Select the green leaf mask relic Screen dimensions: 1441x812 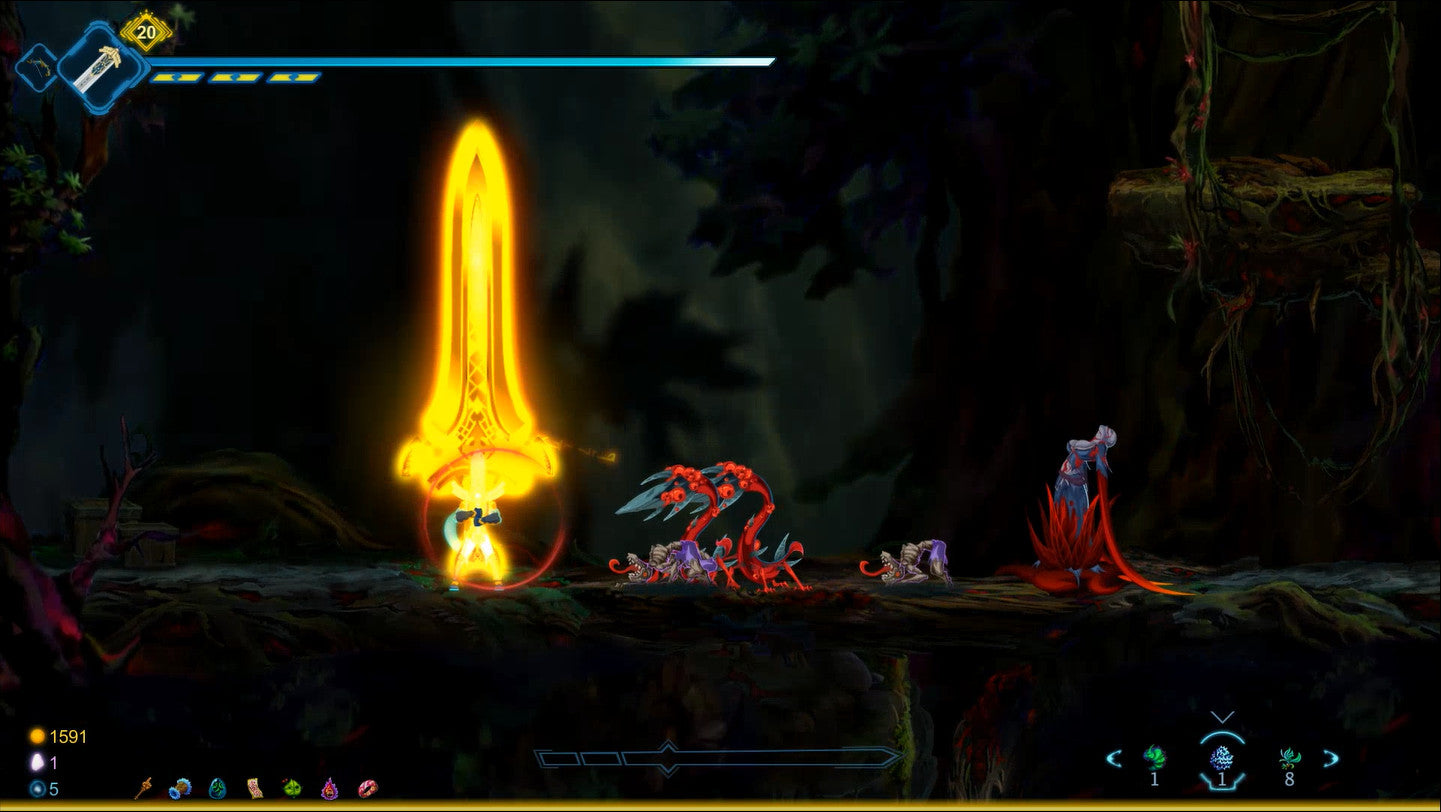coord(292,788)
